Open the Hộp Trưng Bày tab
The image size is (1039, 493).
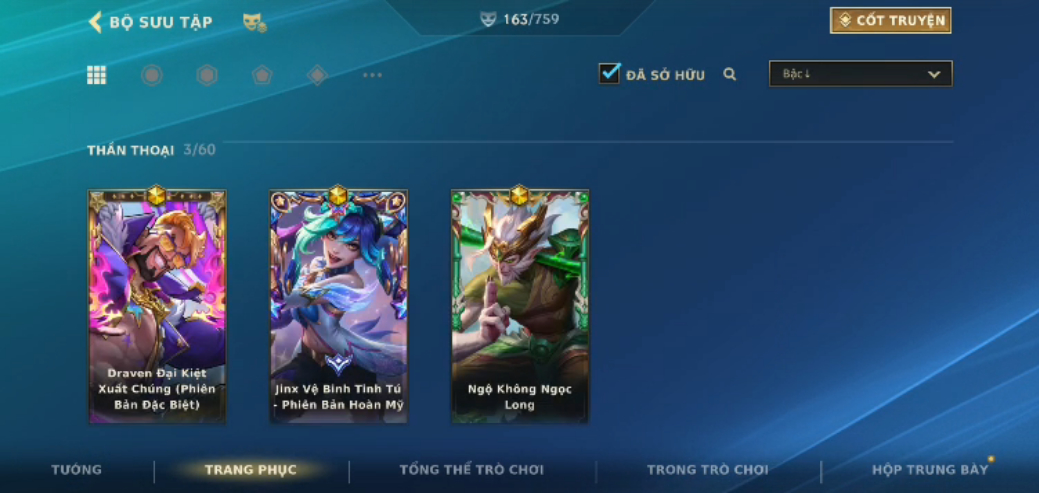click(930, 470)
